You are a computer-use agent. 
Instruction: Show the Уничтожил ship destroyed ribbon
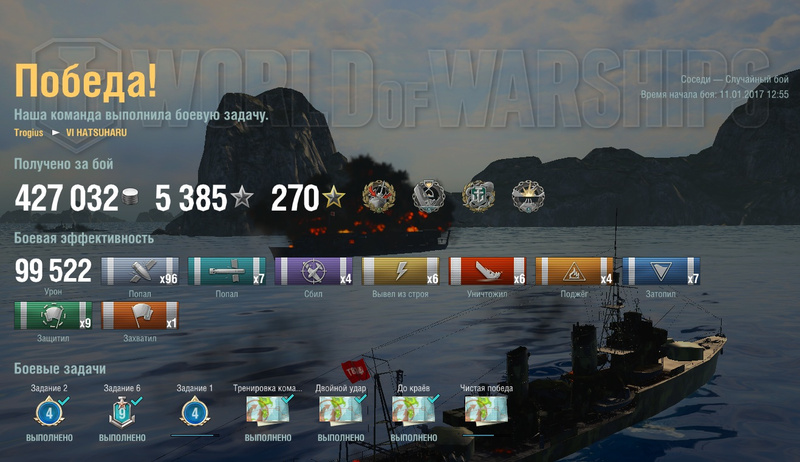487,272
